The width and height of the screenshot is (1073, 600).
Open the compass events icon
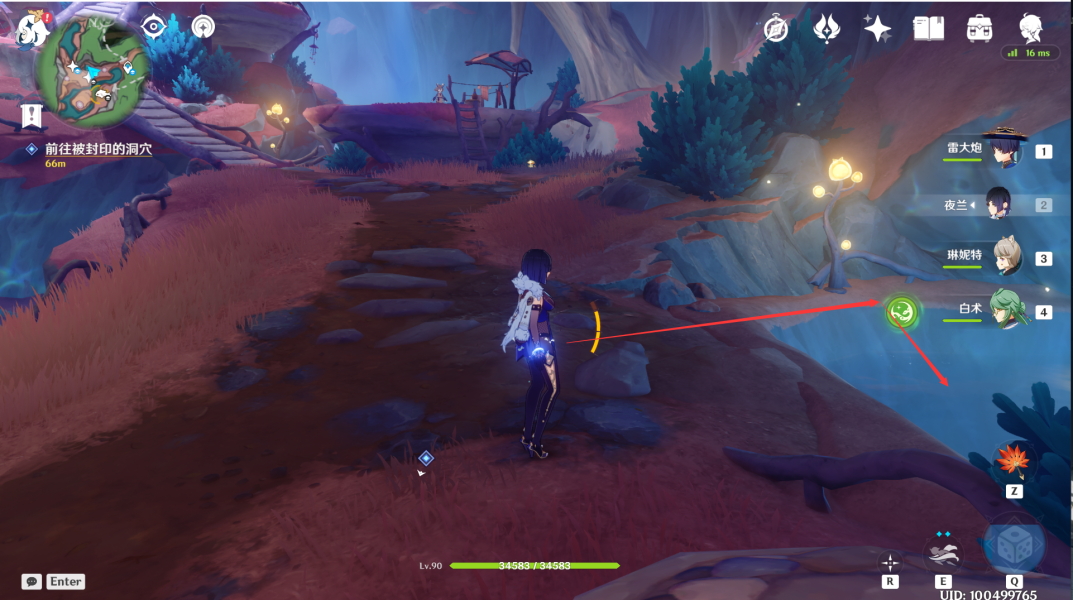coord(776,29)
